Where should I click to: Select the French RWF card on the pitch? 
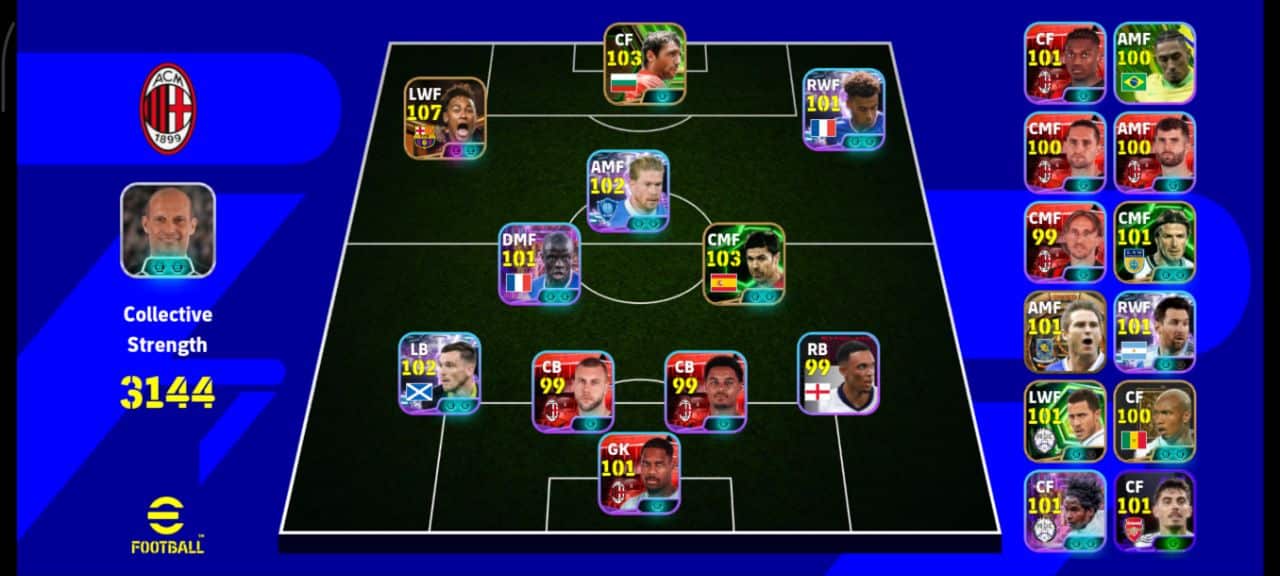point(844,109)
